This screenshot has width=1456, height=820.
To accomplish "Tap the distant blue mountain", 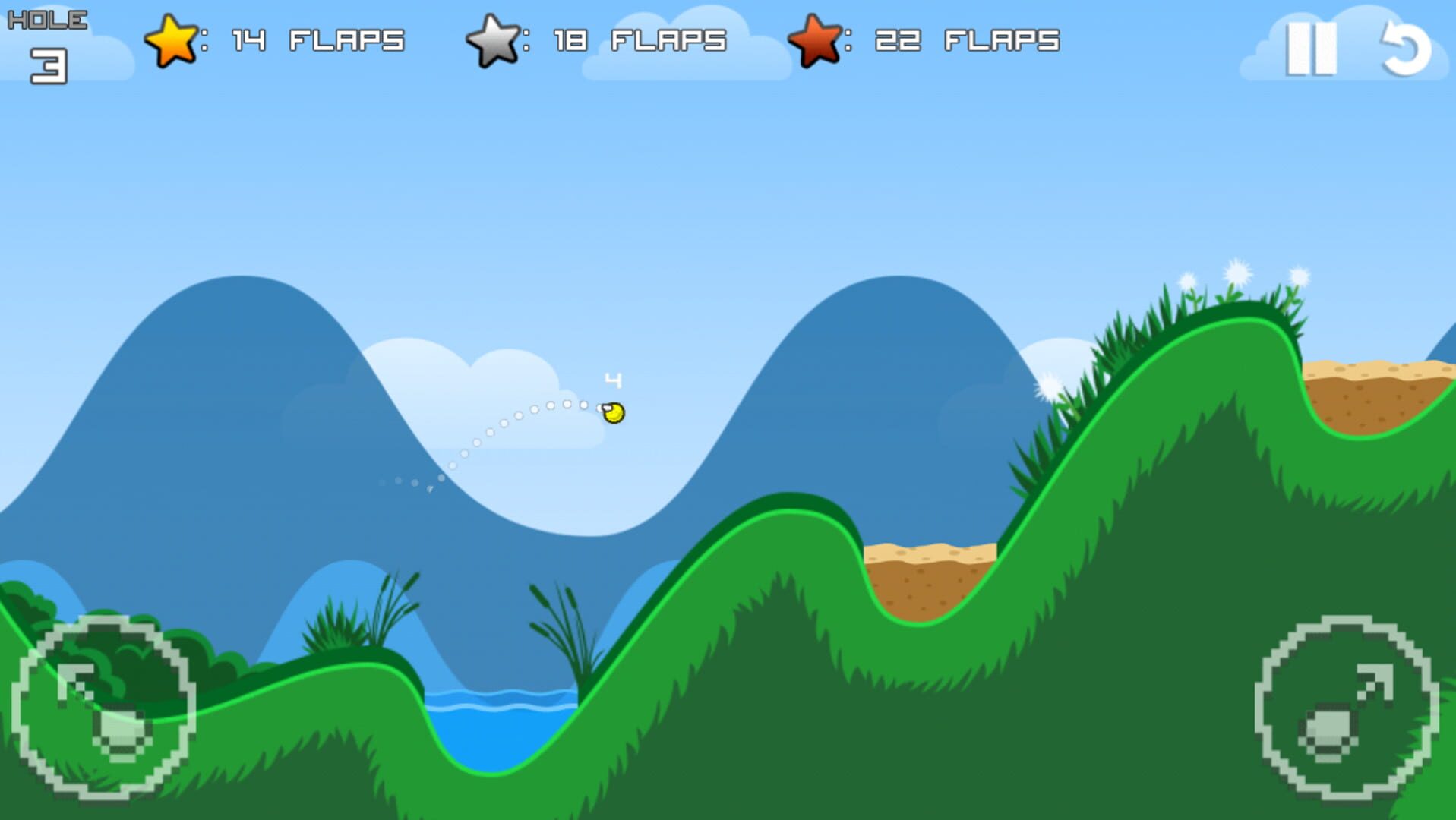I will (x=228, y=380).
